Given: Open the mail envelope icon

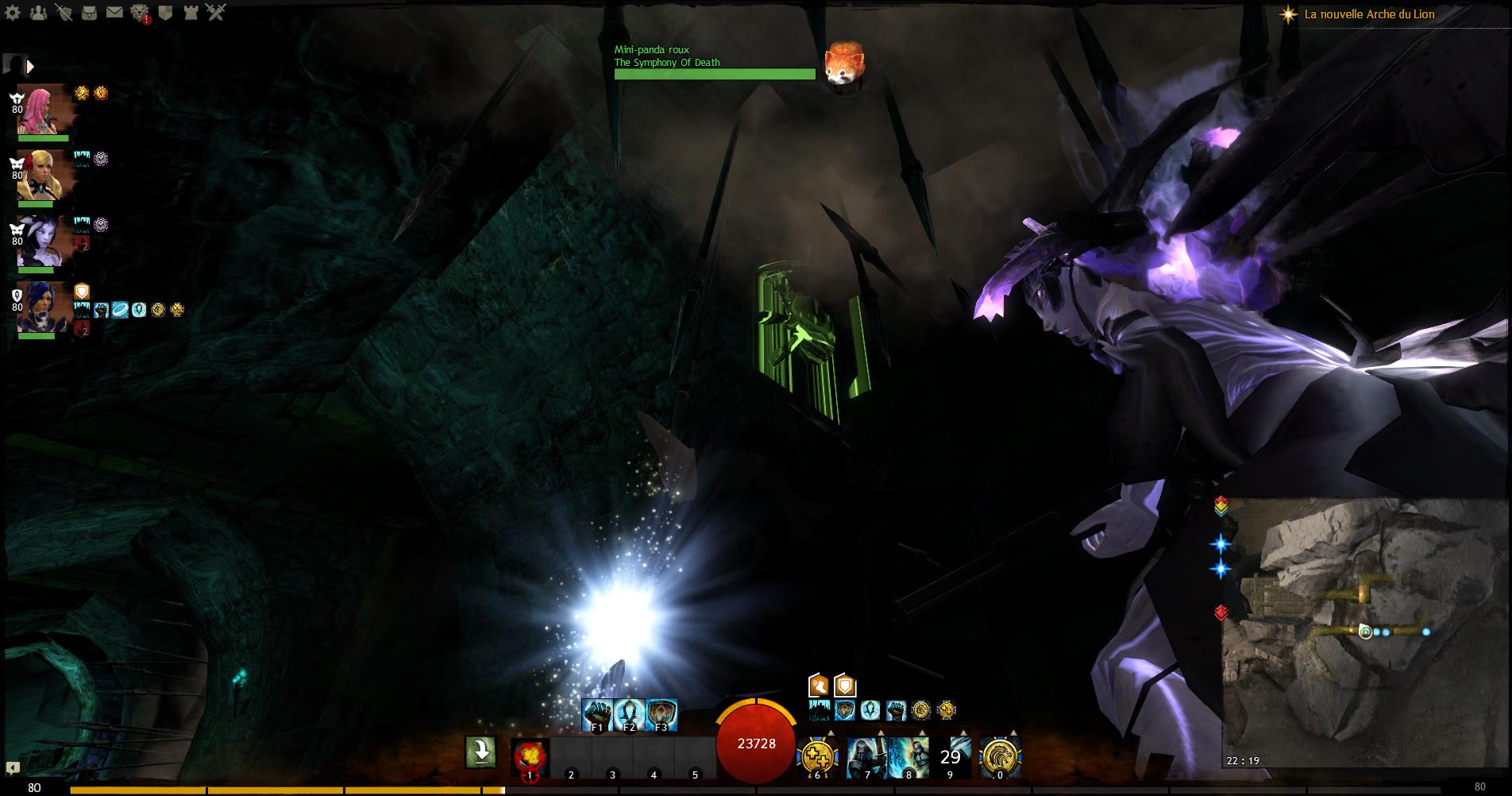Looking at the screenshot, I should pyautogui.click(x=114, y=13).
